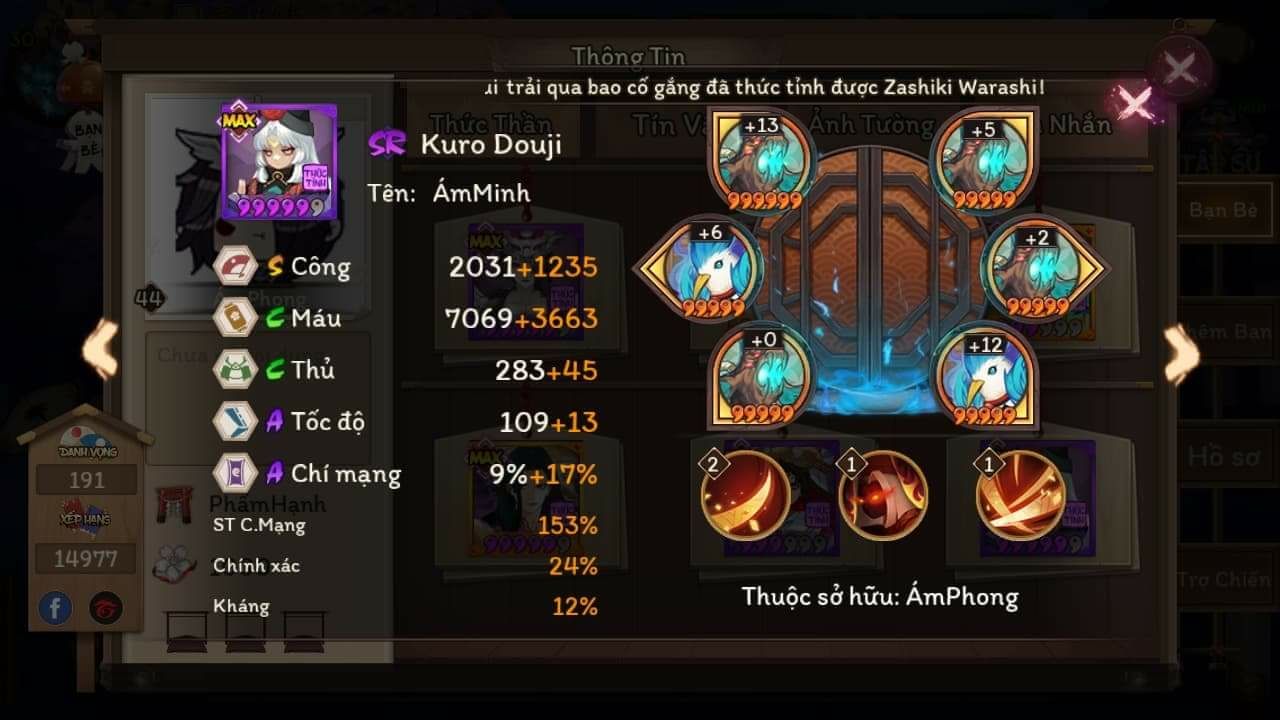Select the Kuro Douji portrait
The width and height of the screenshot is (1280, 720).
(x=265, y=161)
